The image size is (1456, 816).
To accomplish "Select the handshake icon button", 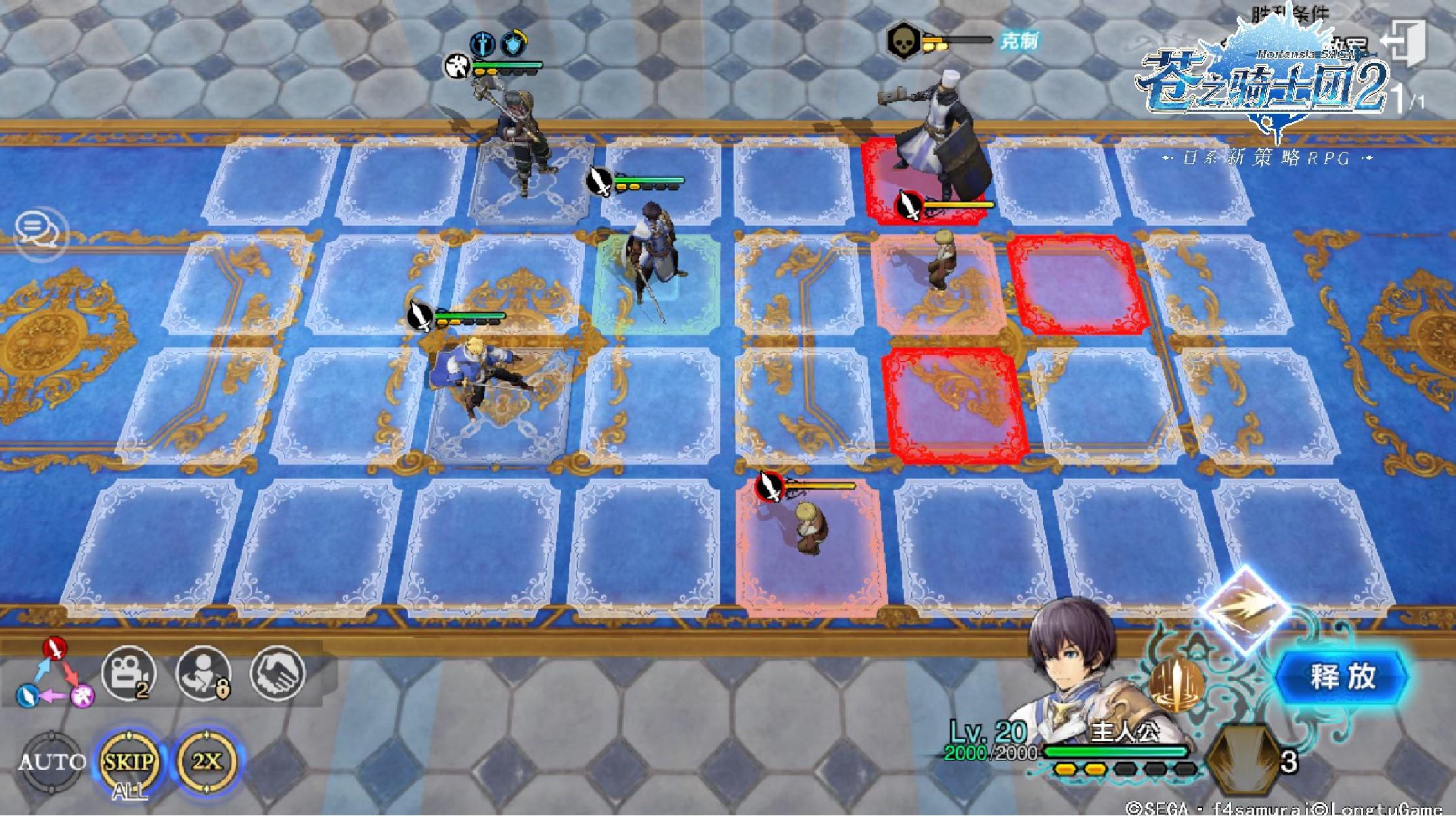I will tap(278, 672).
